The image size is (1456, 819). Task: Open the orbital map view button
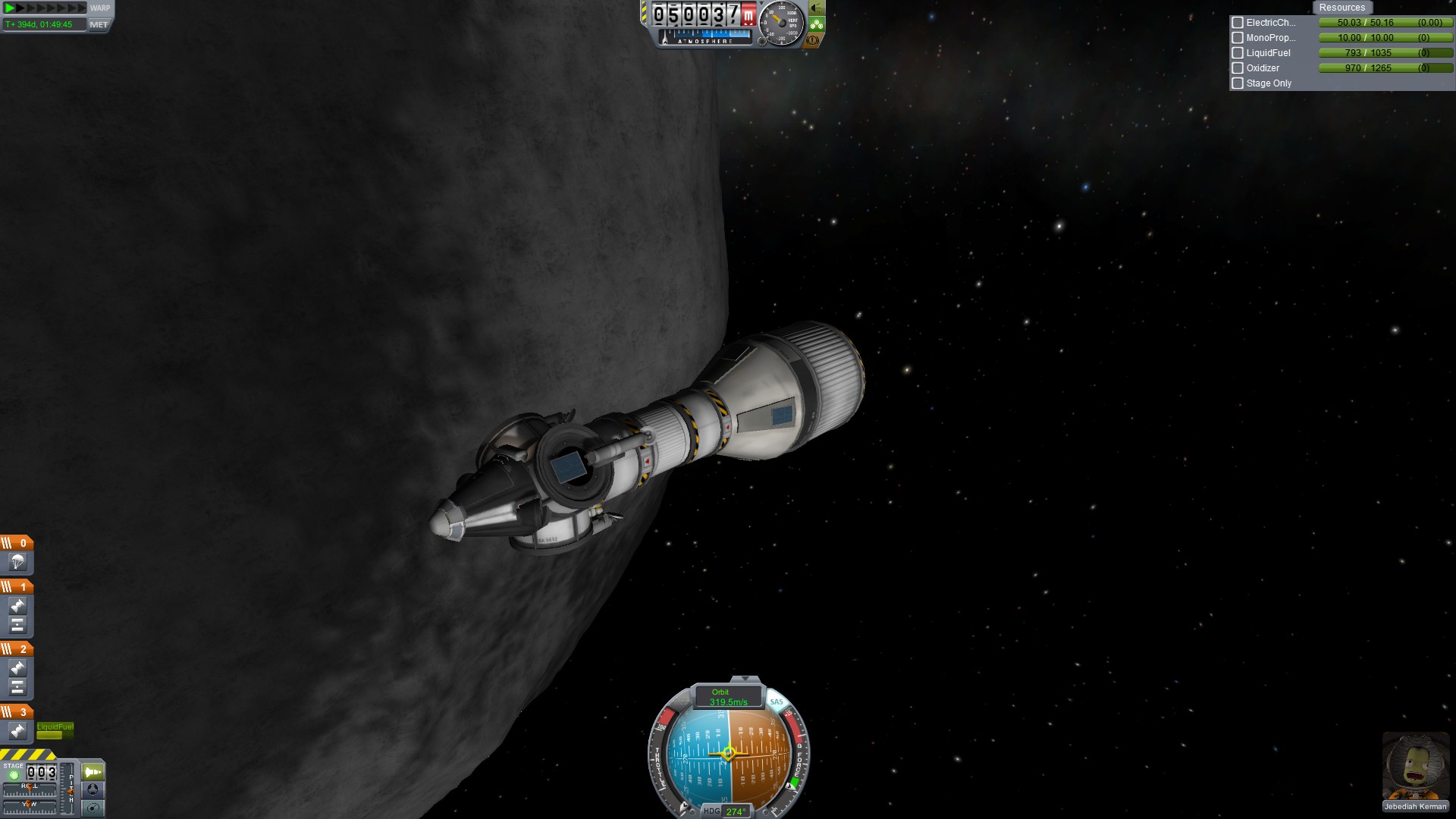pyautogui.click(x=93, y=808)
